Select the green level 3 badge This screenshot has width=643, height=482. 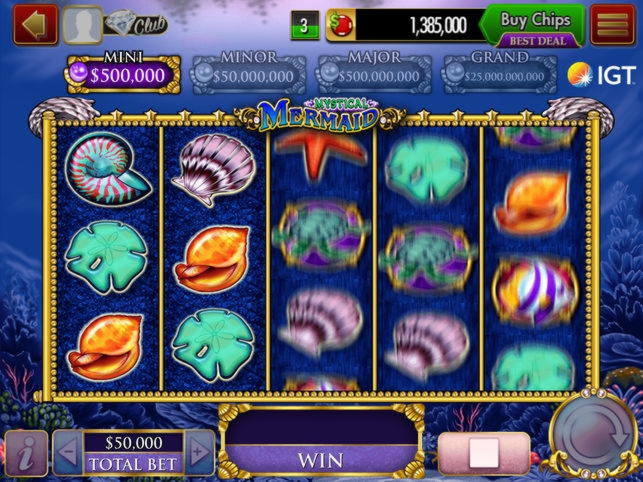click(x=304, y=25)
